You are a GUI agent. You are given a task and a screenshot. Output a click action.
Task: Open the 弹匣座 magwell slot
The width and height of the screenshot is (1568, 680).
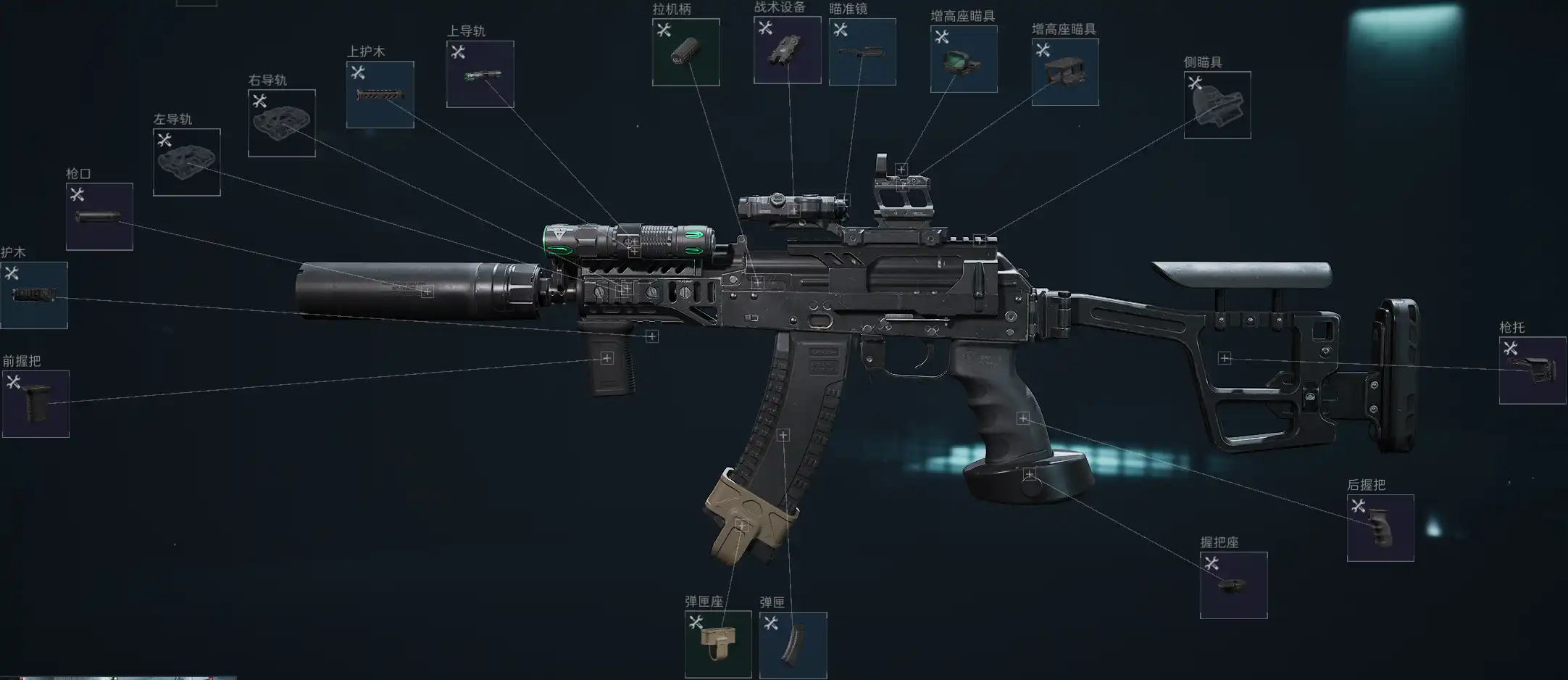(717, 644)
